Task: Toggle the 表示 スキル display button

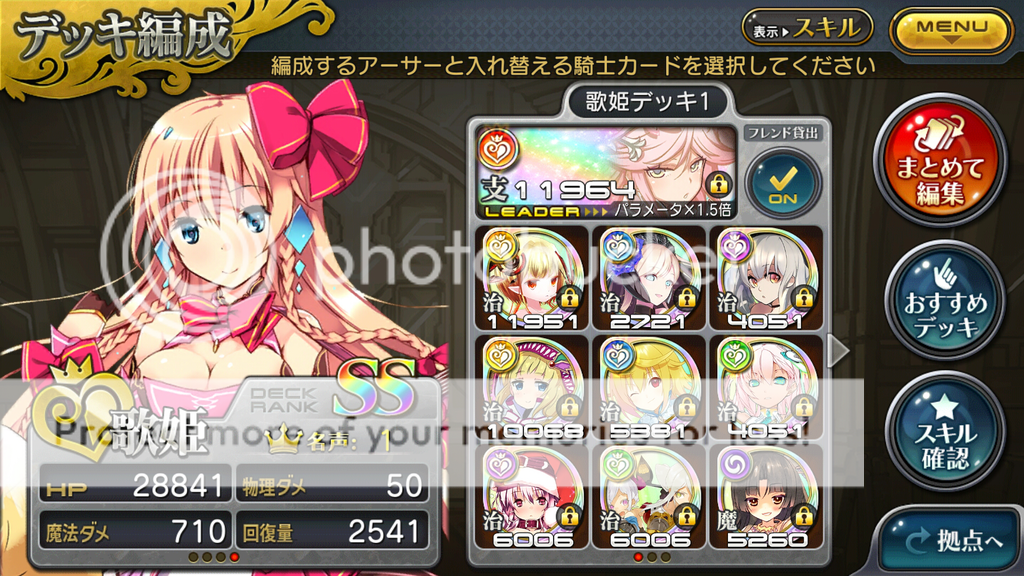Action: coord(807,28)
